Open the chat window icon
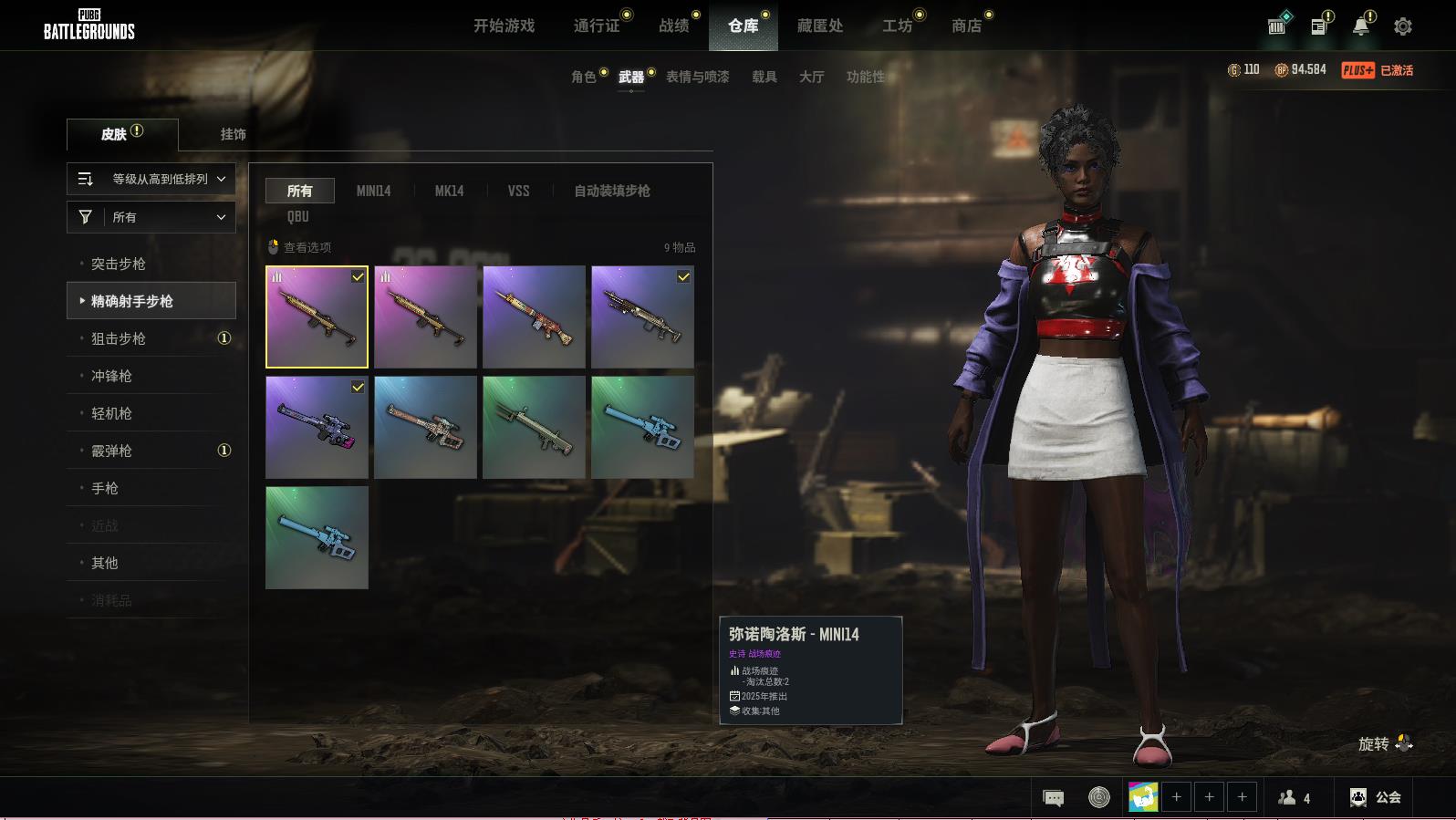This screenshot has width=1456, height=820. pos(1053,798)
